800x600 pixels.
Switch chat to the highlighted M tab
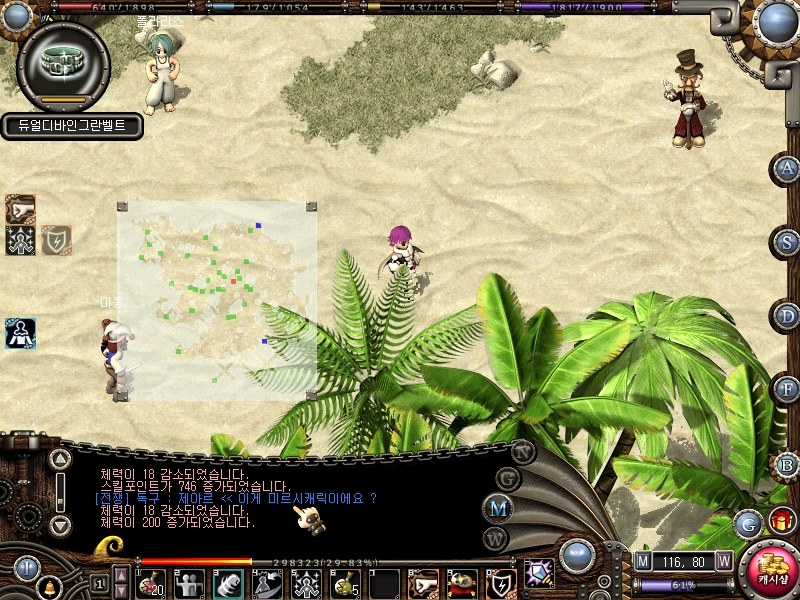point(497,507)
